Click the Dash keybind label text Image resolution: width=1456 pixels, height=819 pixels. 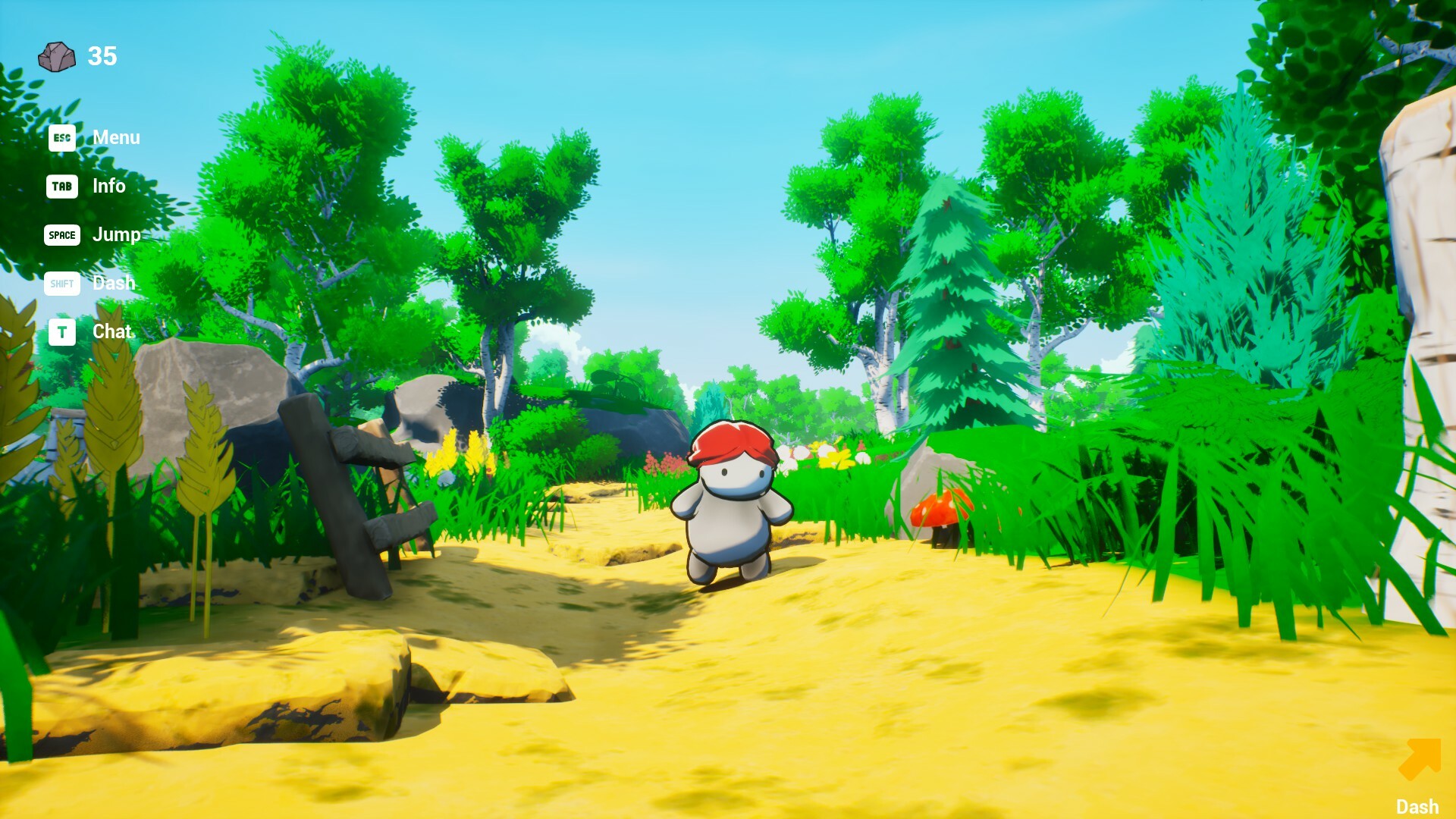click(114, 284)
